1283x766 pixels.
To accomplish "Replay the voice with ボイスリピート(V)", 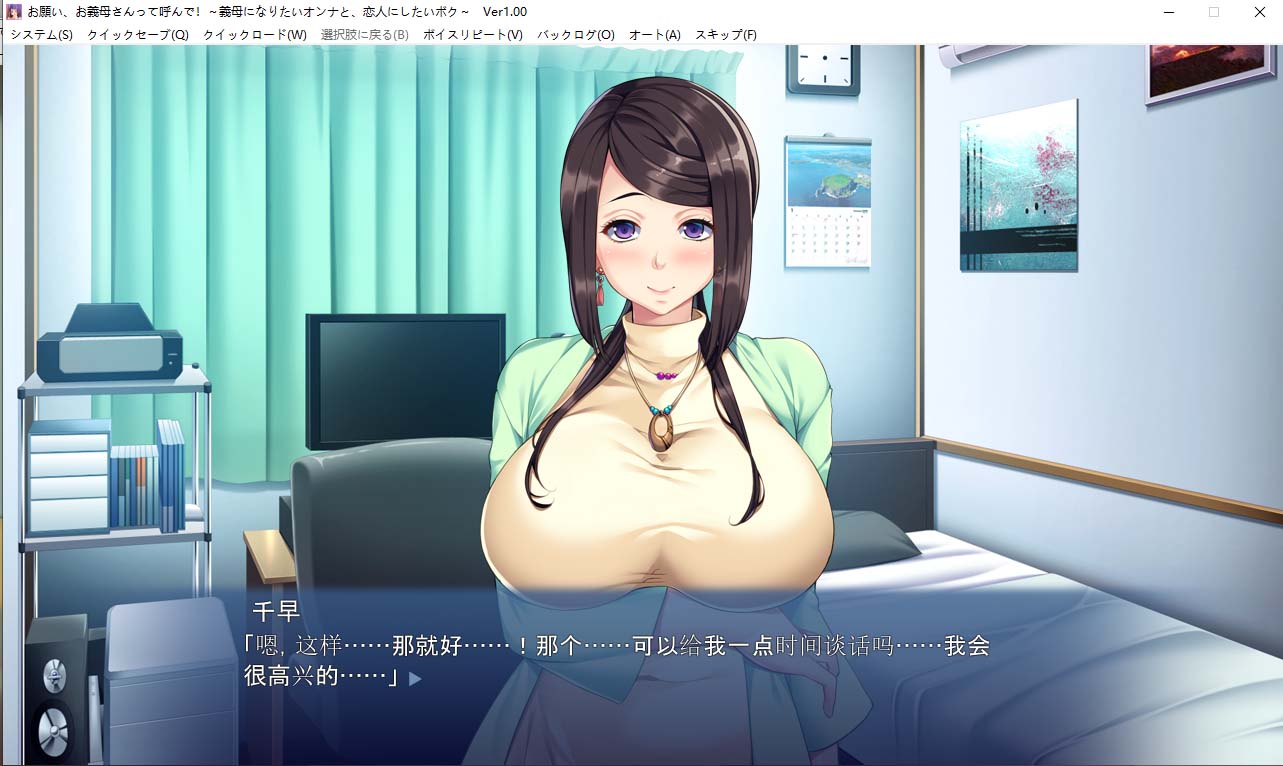I will 471,33.
